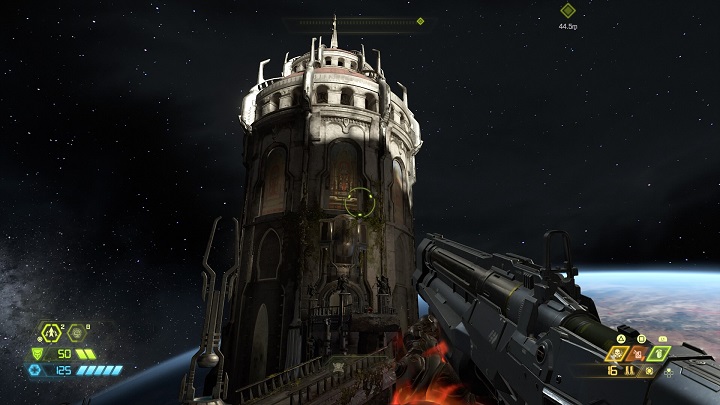Click the objective waypoint diamond marker
The width and height of the screenshot is (720, 405).
568,11
